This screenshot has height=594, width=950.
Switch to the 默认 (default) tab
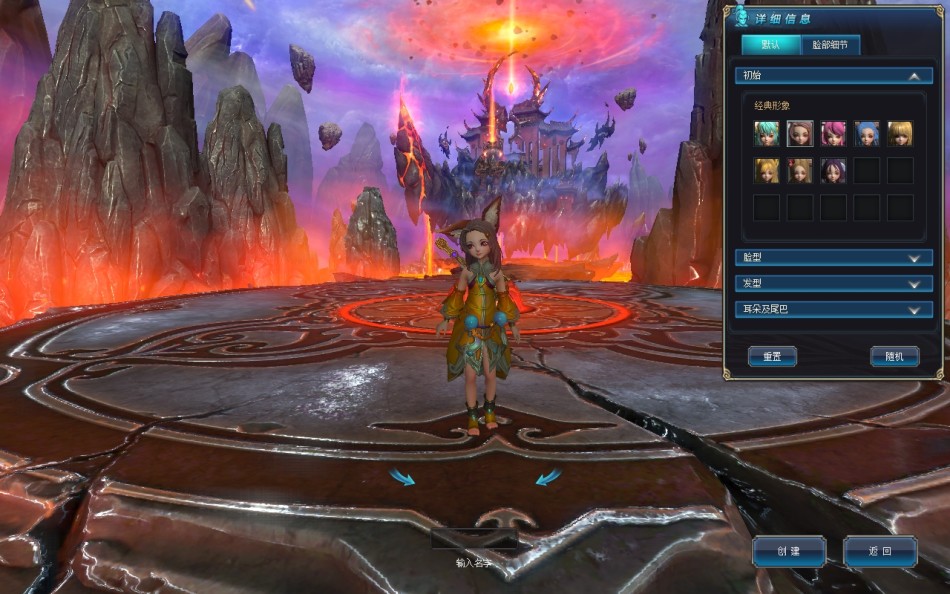coord(771,45)
